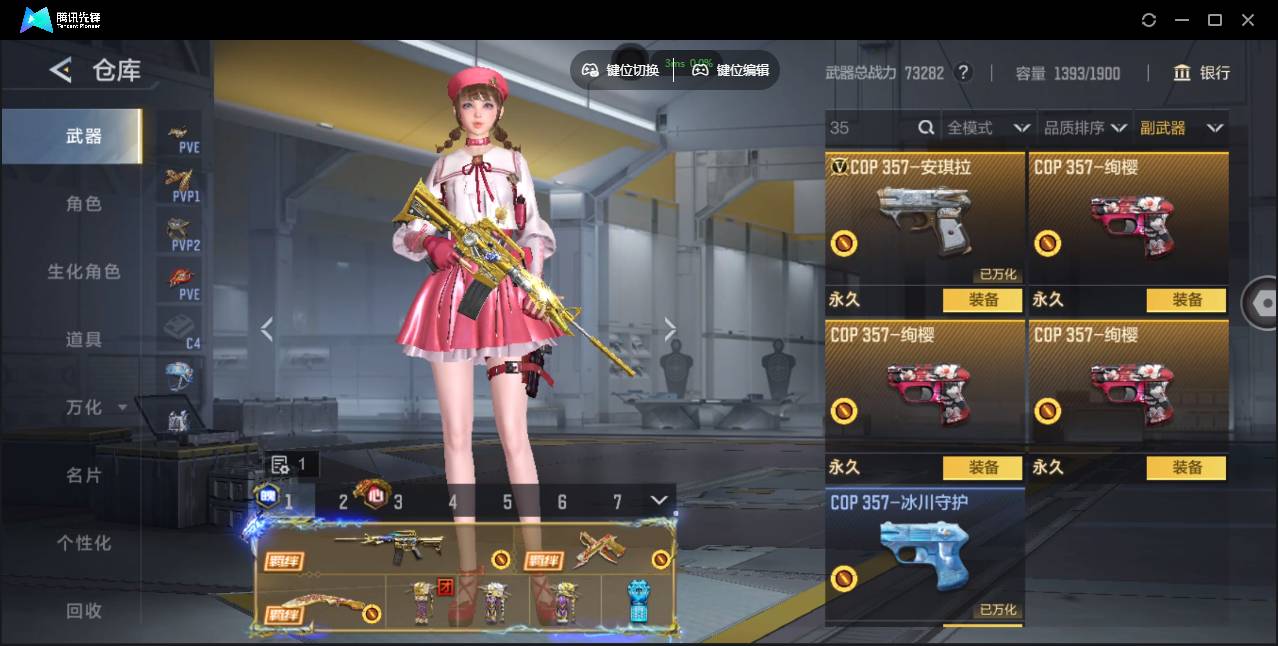Go back from the 仓库 screen
Viewport: 1278px width, 646px height.
point(61,70)
